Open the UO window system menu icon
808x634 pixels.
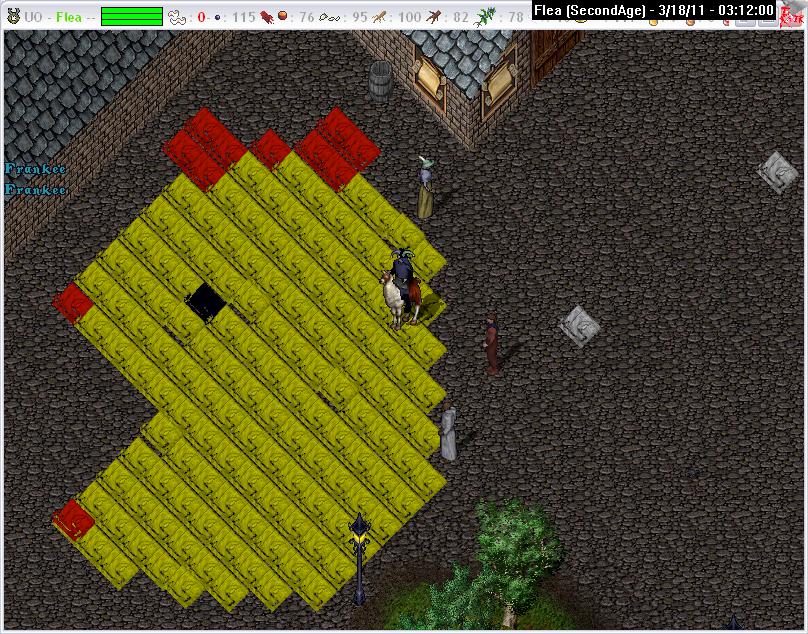13,15
